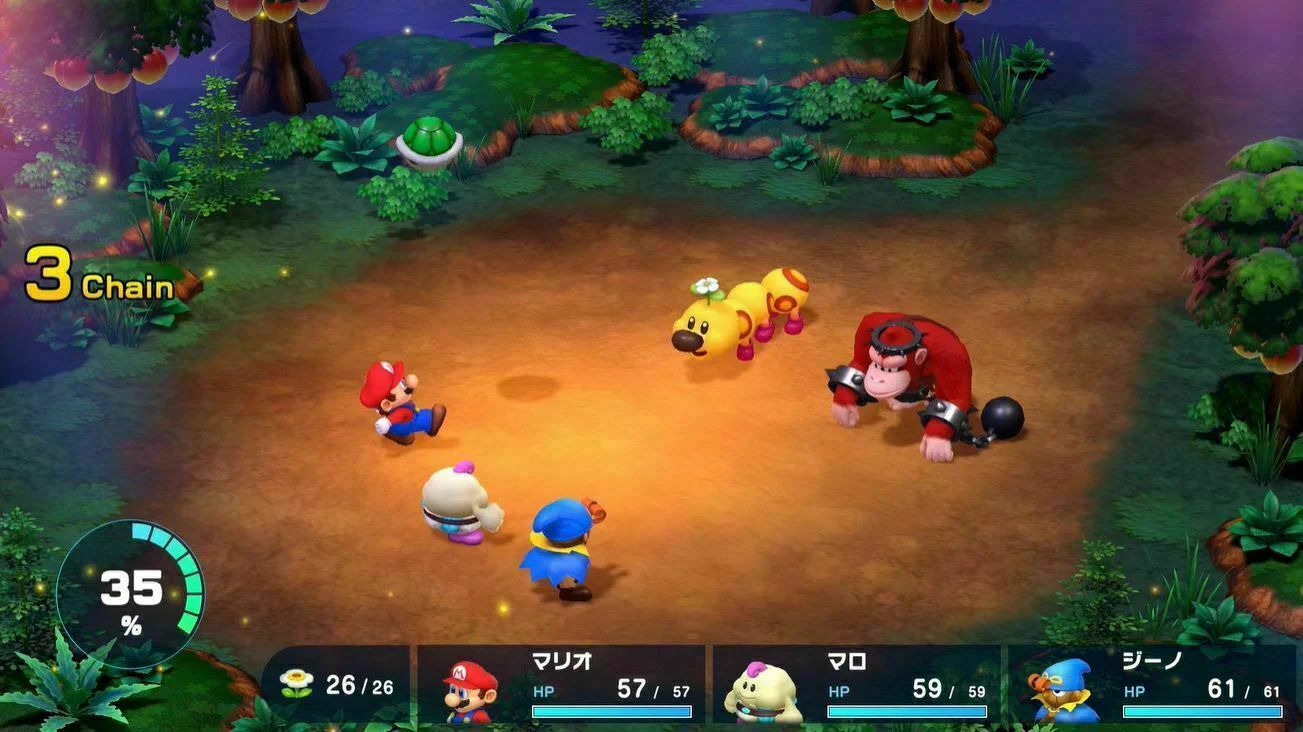Click the 3 Chain counter indicator
Screen dimensions: 1303x732
(100, 273)
